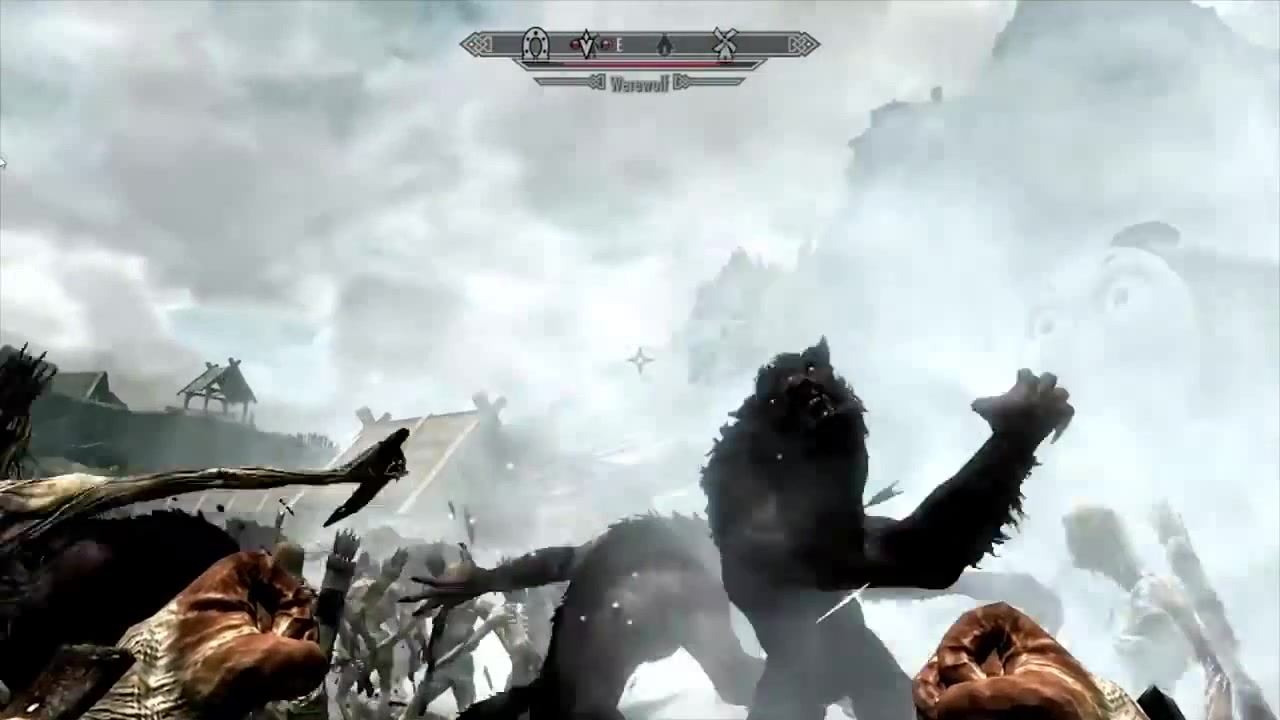Select the robed figure icon on the HUD bar
This screenshot has height=720, width=1280.
point(665,46)
